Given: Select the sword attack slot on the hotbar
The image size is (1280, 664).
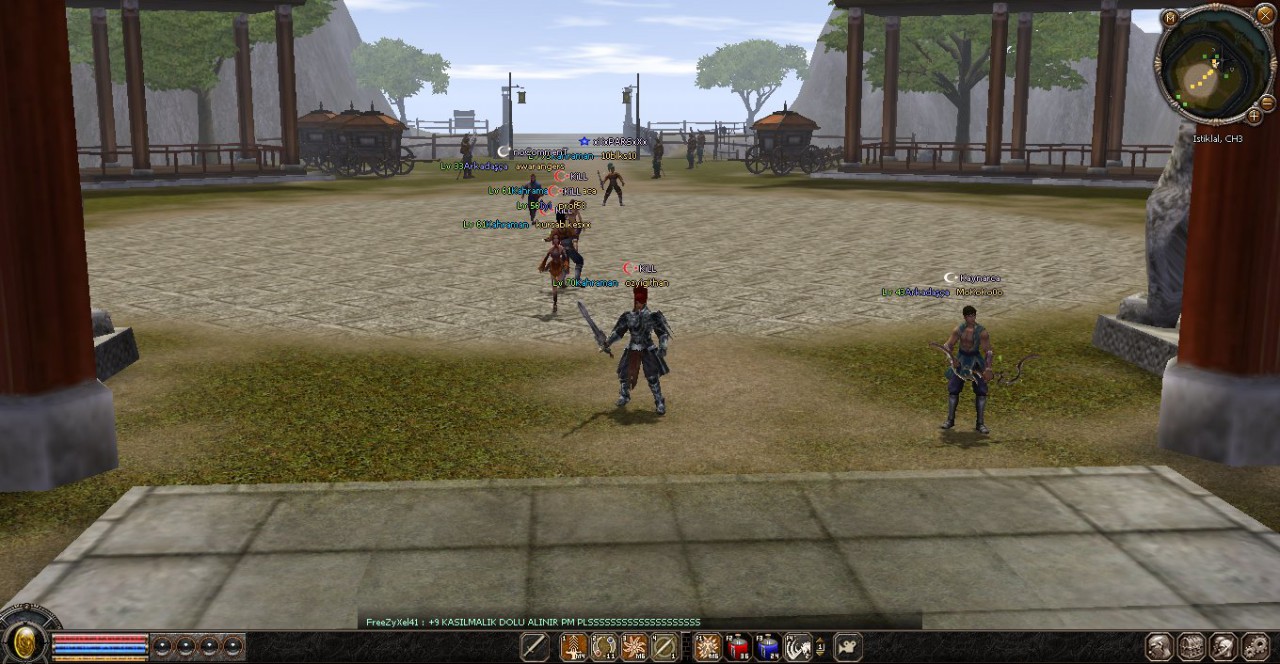Looking at the screenshot, I should (x=534, y=647).
